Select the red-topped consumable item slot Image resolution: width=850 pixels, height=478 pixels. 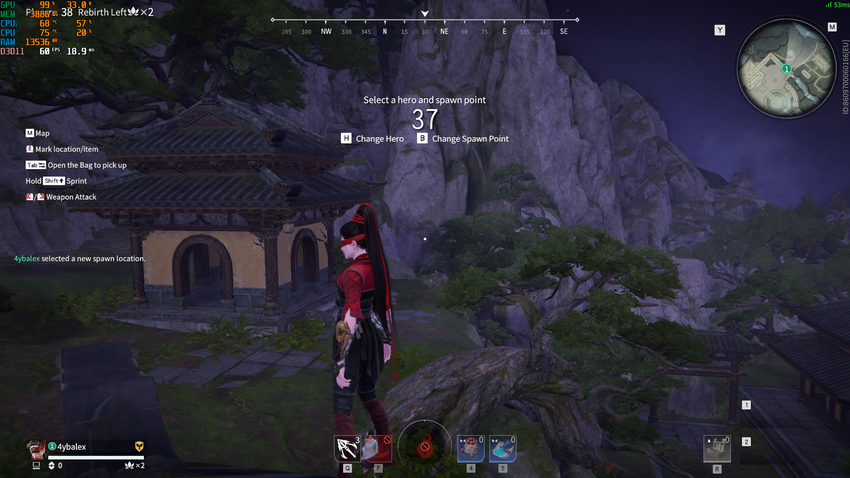(470, 448)
